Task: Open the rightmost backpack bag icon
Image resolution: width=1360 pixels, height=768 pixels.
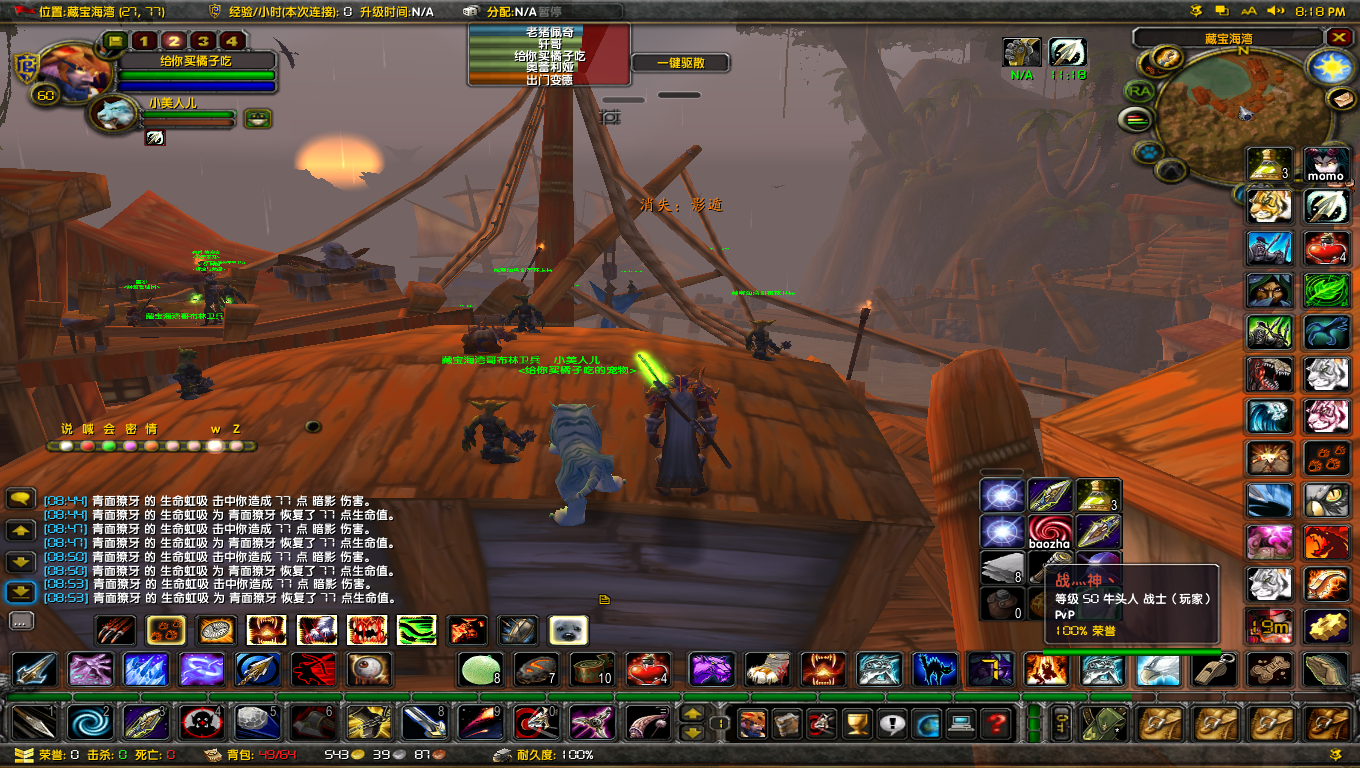Action: pyautogui.click(x=1327, y=724)
